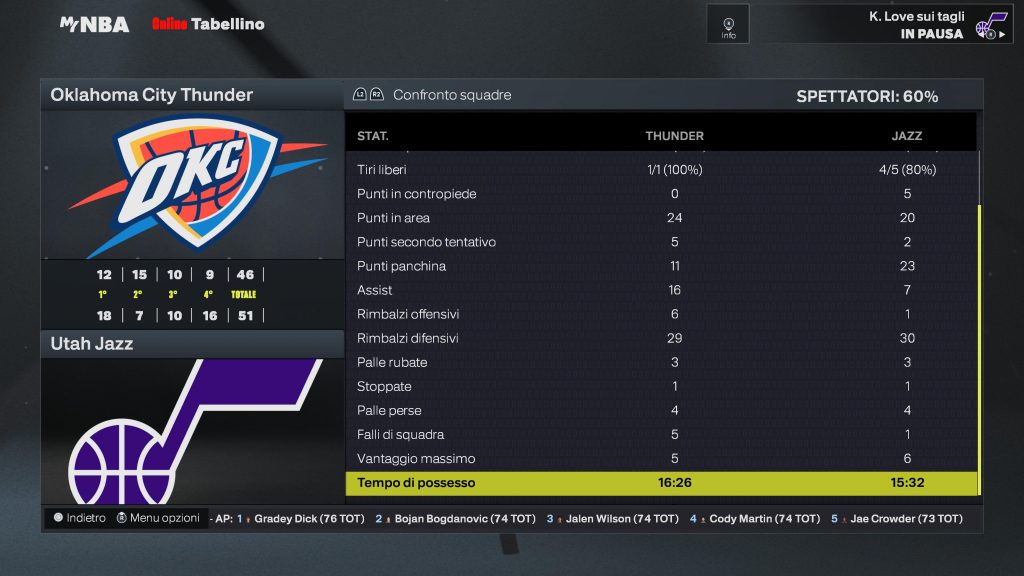The image size is (1024, 576).
Task: Select the Palle rubate row
Action: click(660, 362)
